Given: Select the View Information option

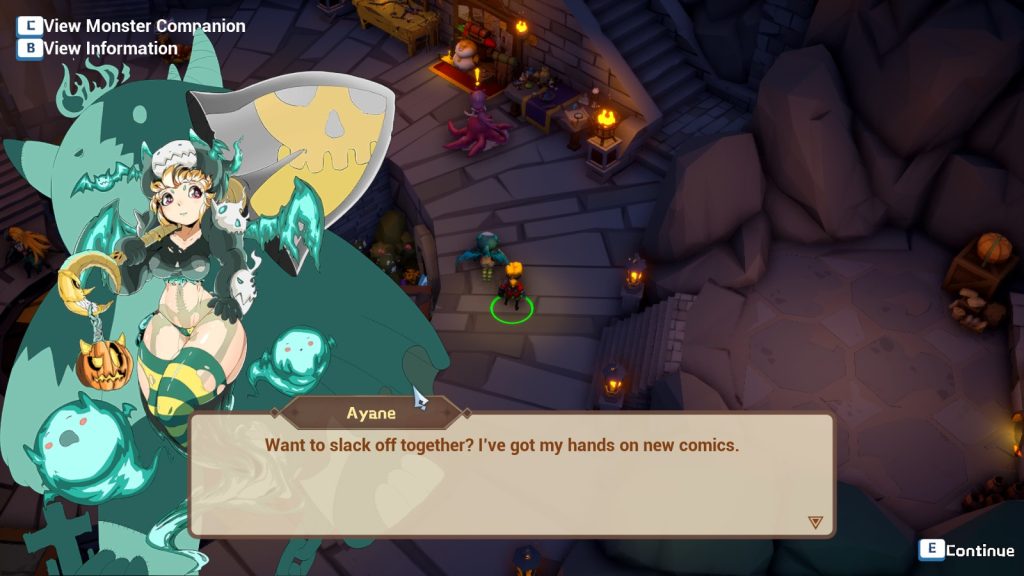Looking at the screenshot, I should coord(98,48).
